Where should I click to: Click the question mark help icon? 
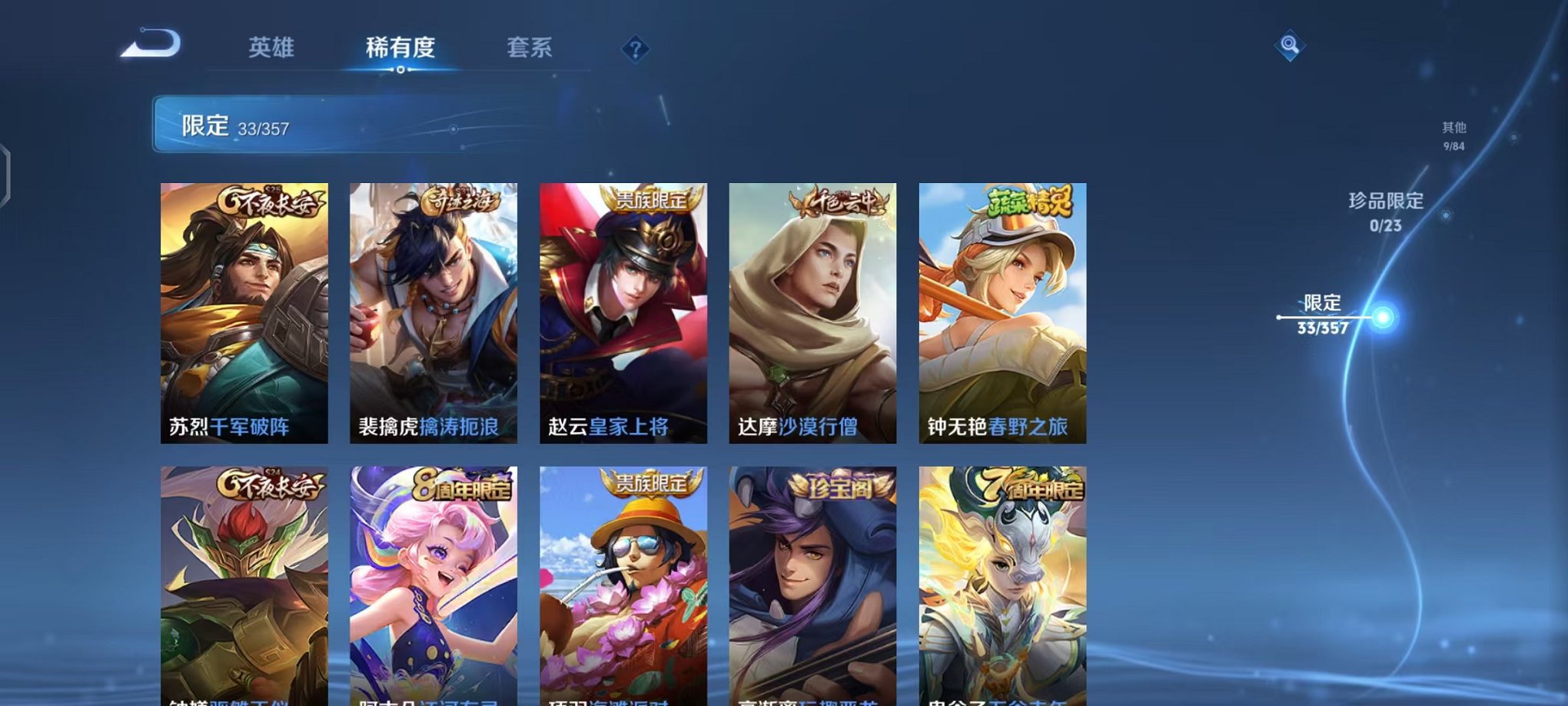[634, 49]
